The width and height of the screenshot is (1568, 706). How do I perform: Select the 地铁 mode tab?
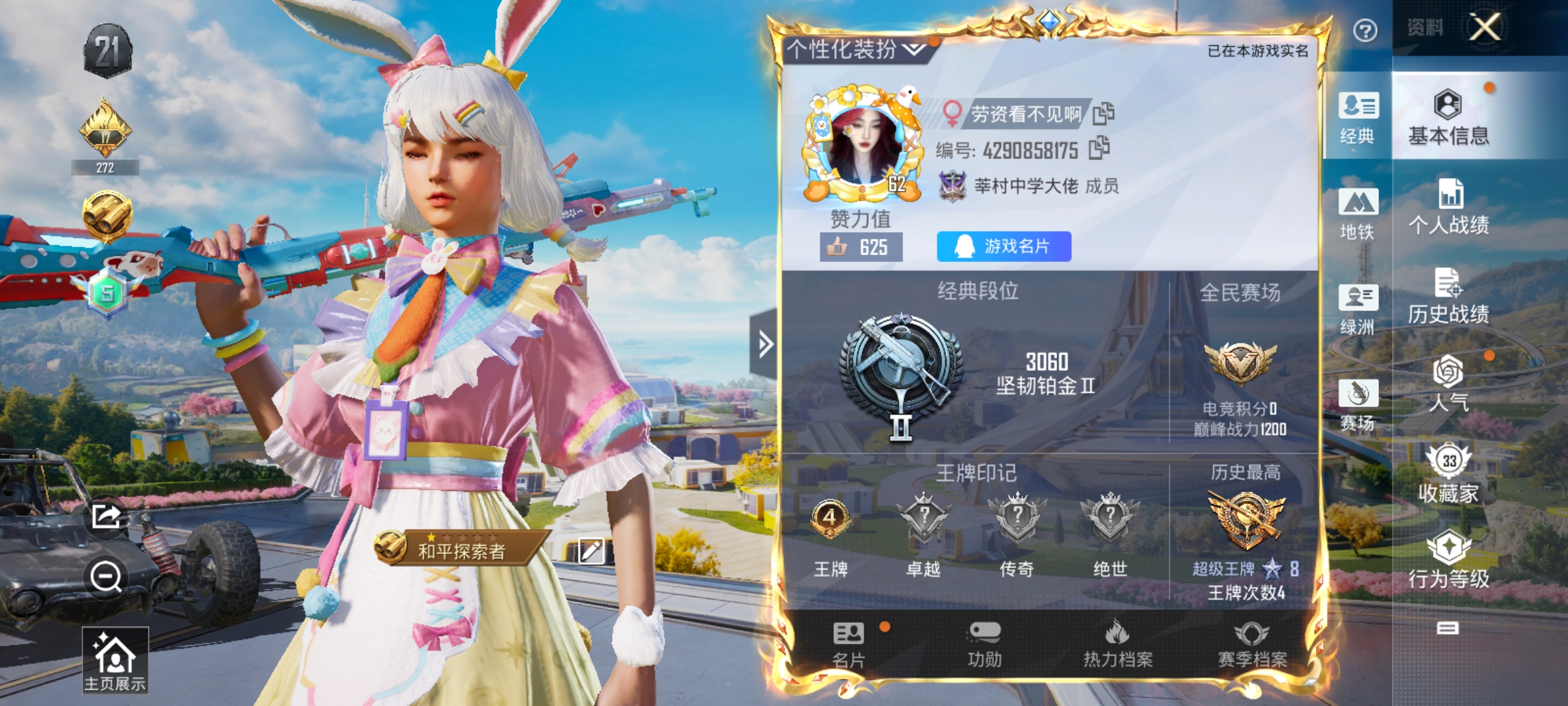[x=1358, y=213]
